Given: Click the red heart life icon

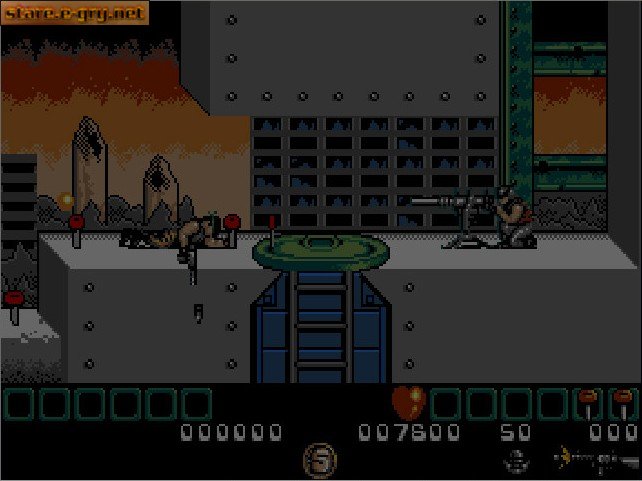Looking at the screenshot, I should click(408, 401).
